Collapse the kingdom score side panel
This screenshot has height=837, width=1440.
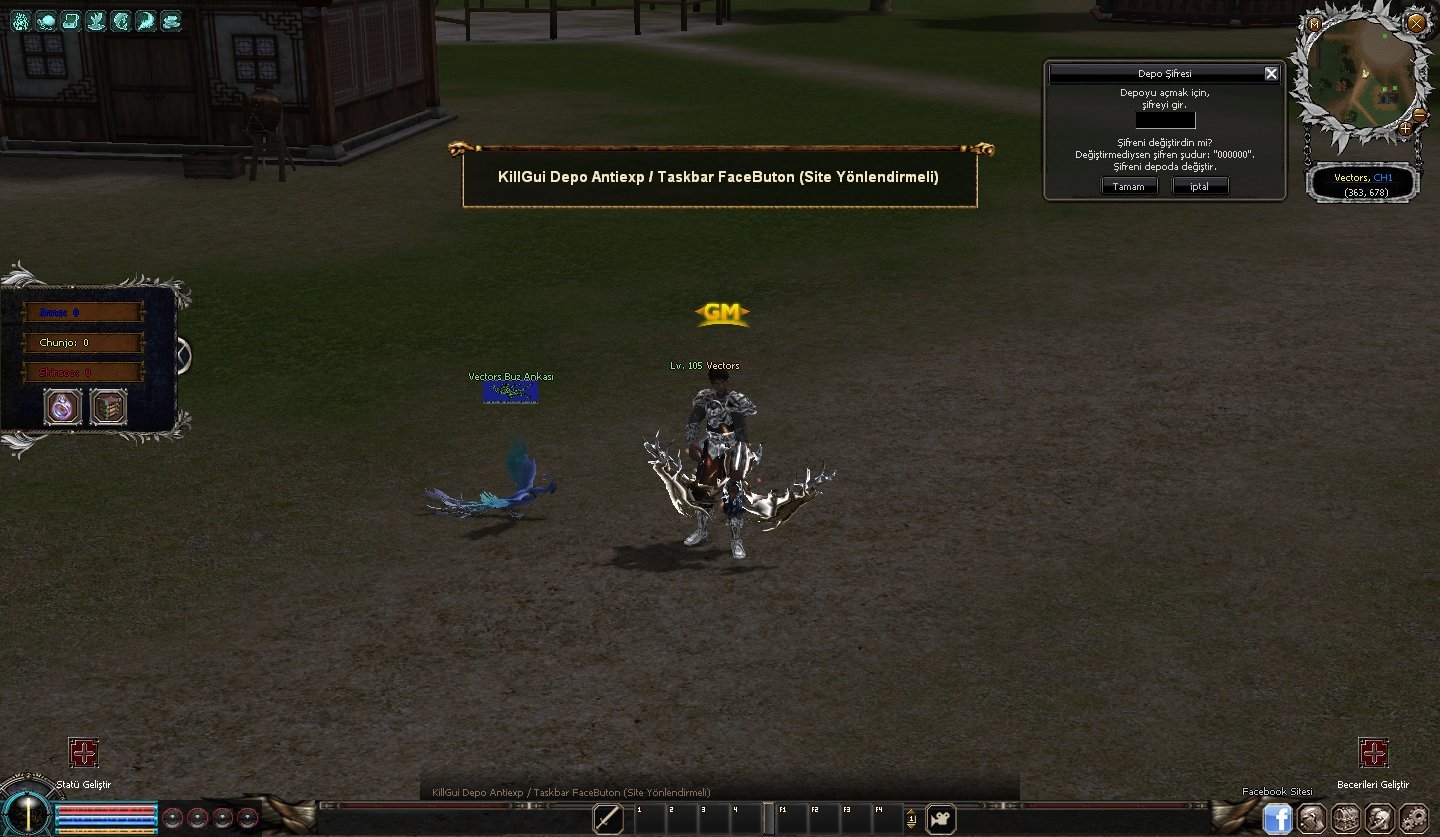click(x=184, y=355)
